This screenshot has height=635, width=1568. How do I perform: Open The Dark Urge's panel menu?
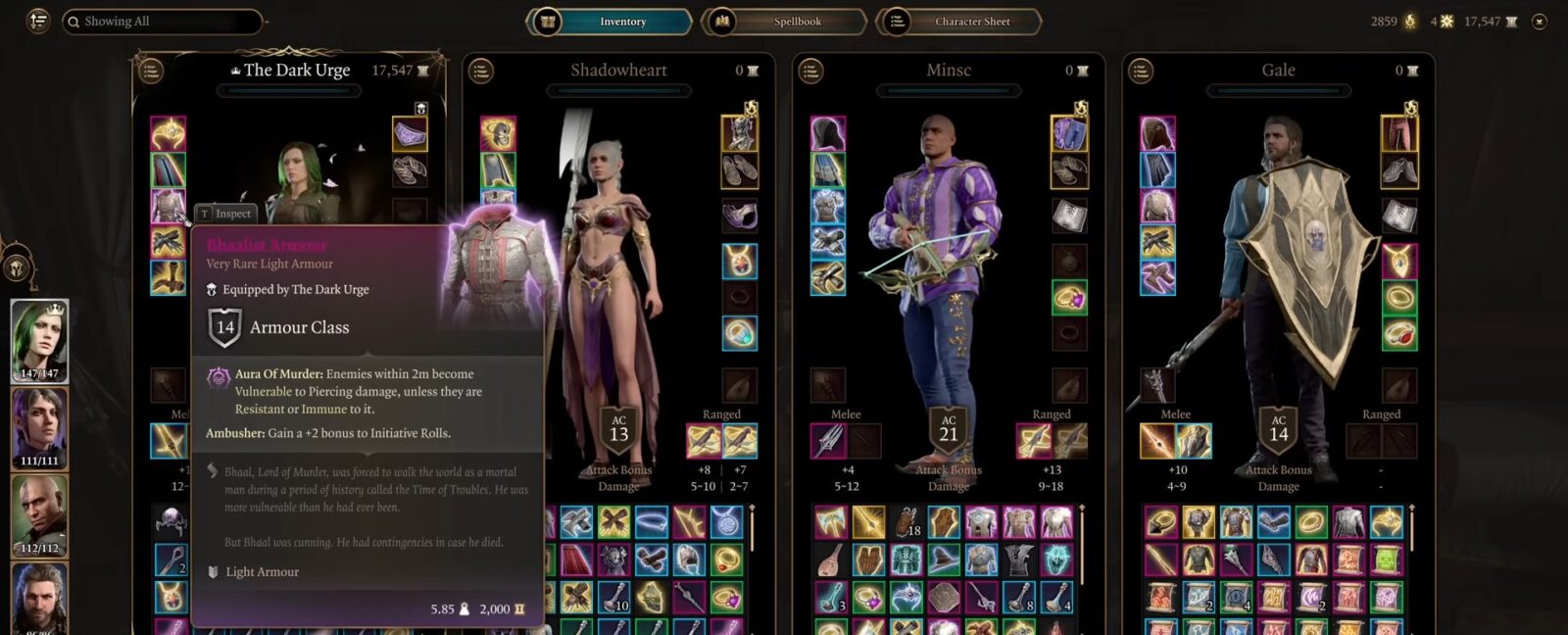click(151, 71)
